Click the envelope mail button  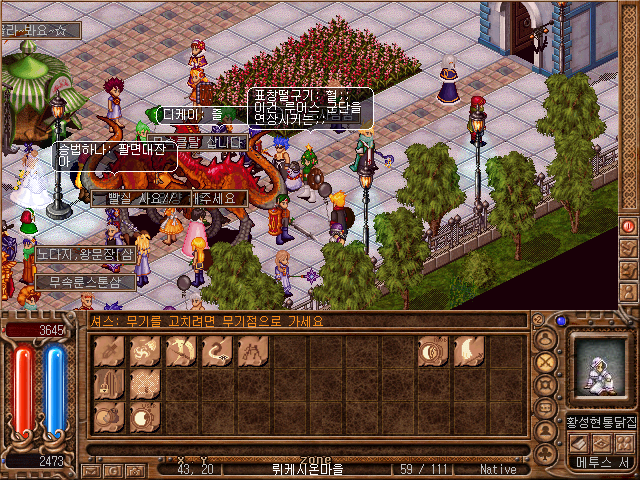point(90,469)
